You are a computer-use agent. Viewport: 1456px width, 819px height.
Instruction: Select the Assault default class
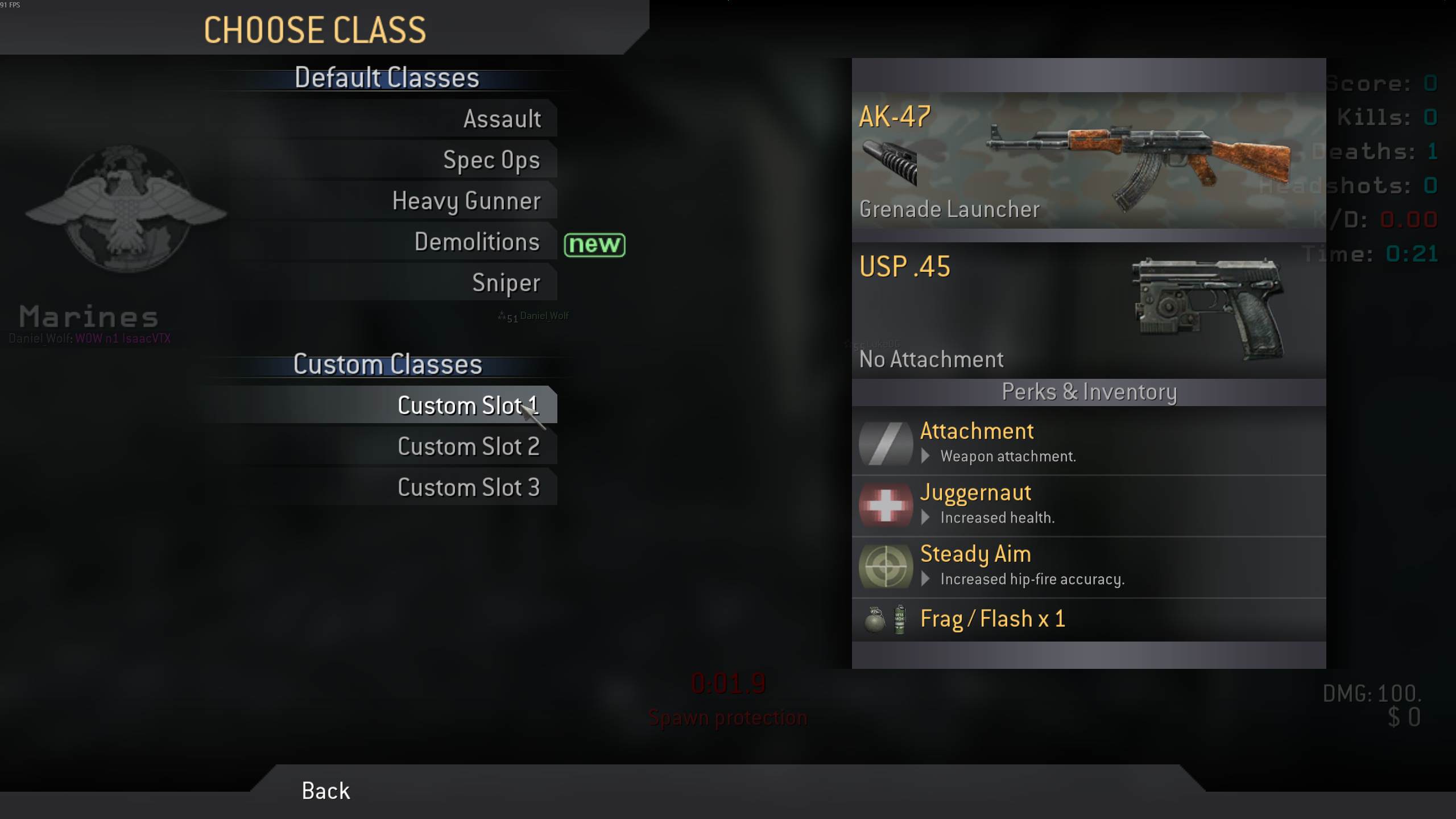click(502, 119)
